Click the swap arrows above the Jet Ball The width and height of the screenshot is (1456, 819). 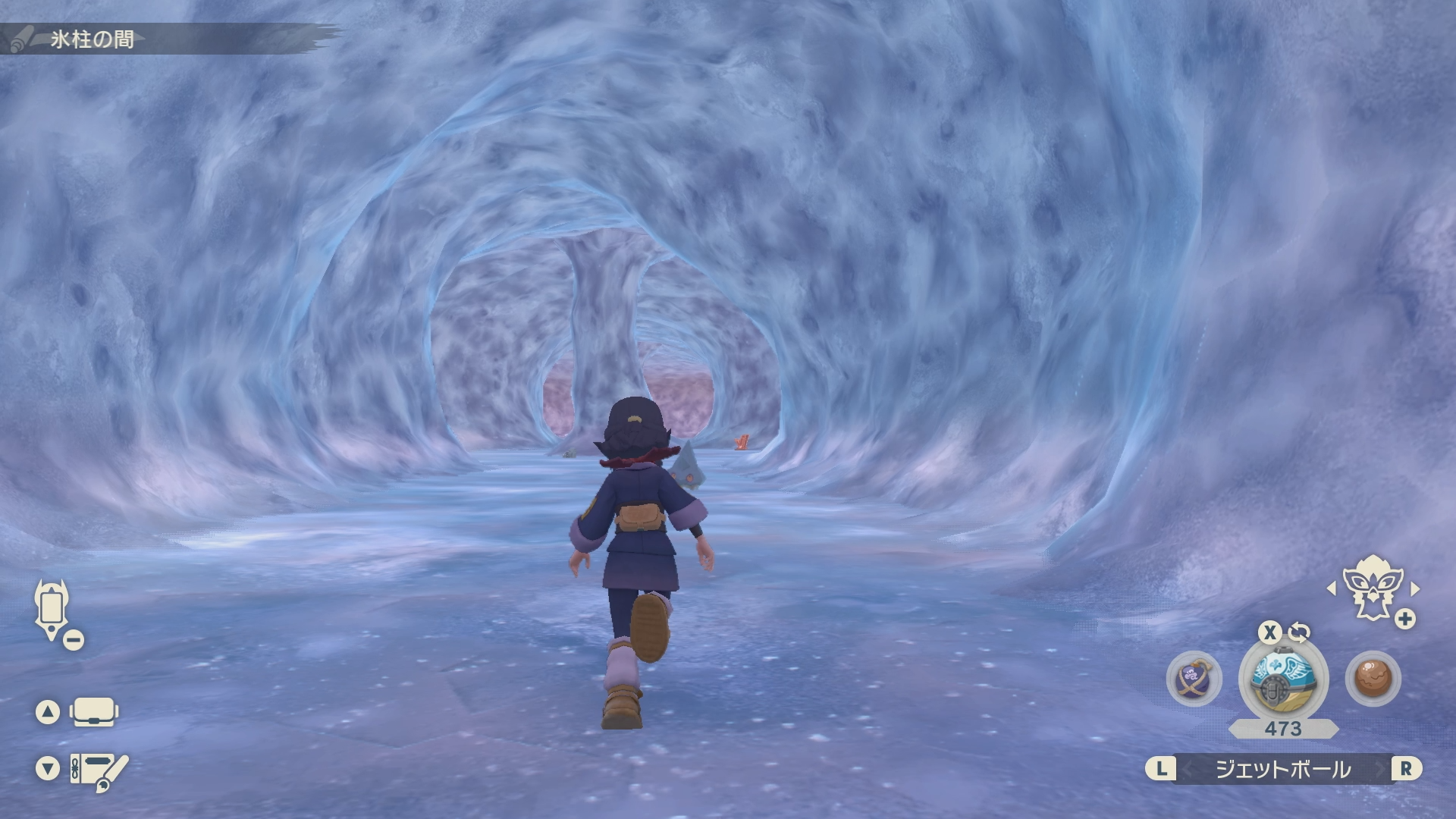click(x=1299, y=632)
